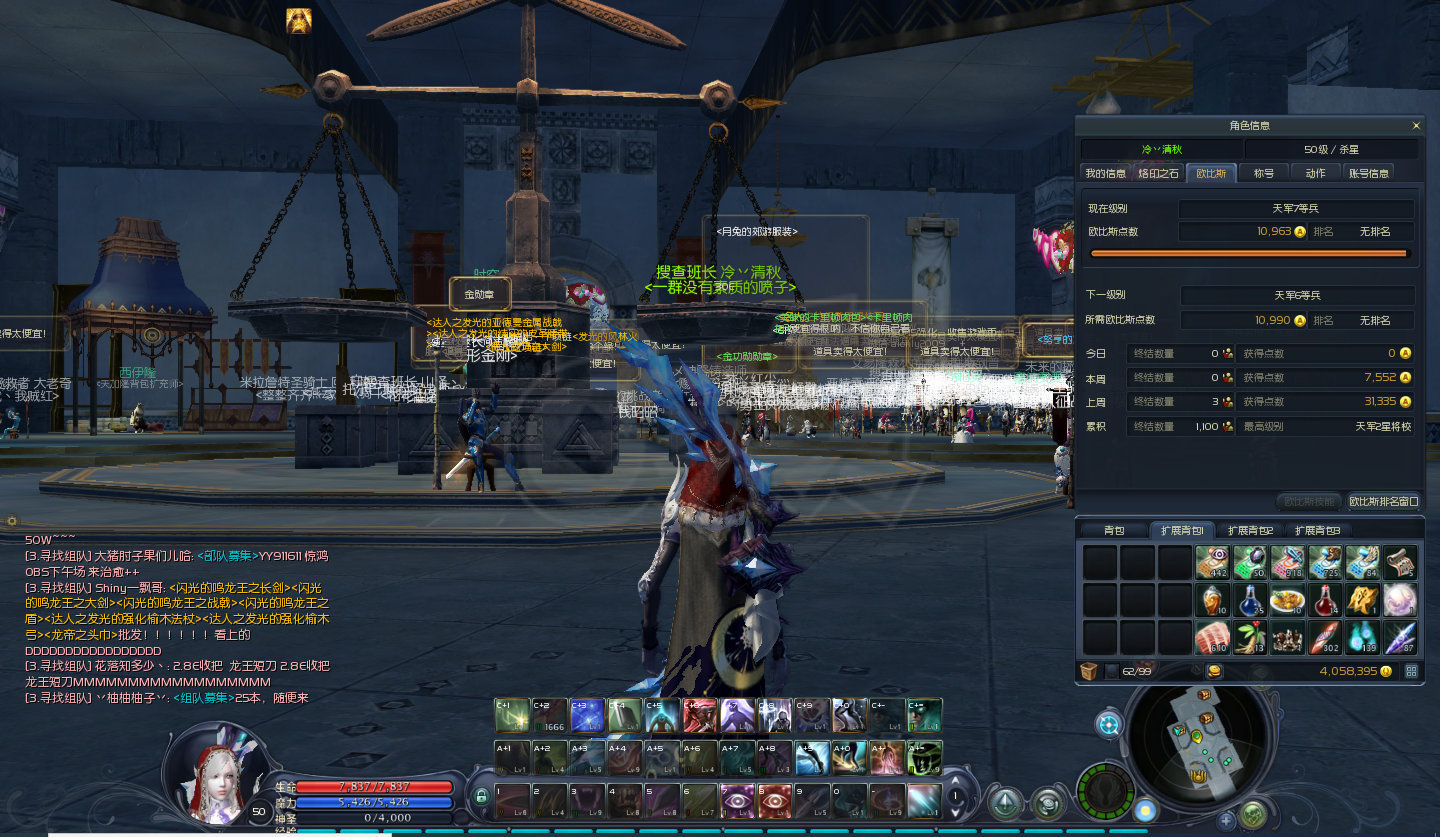Click the rolled scroll item in the bag
Viewport: 1440px width, 837px height.
coord(1400,563)
